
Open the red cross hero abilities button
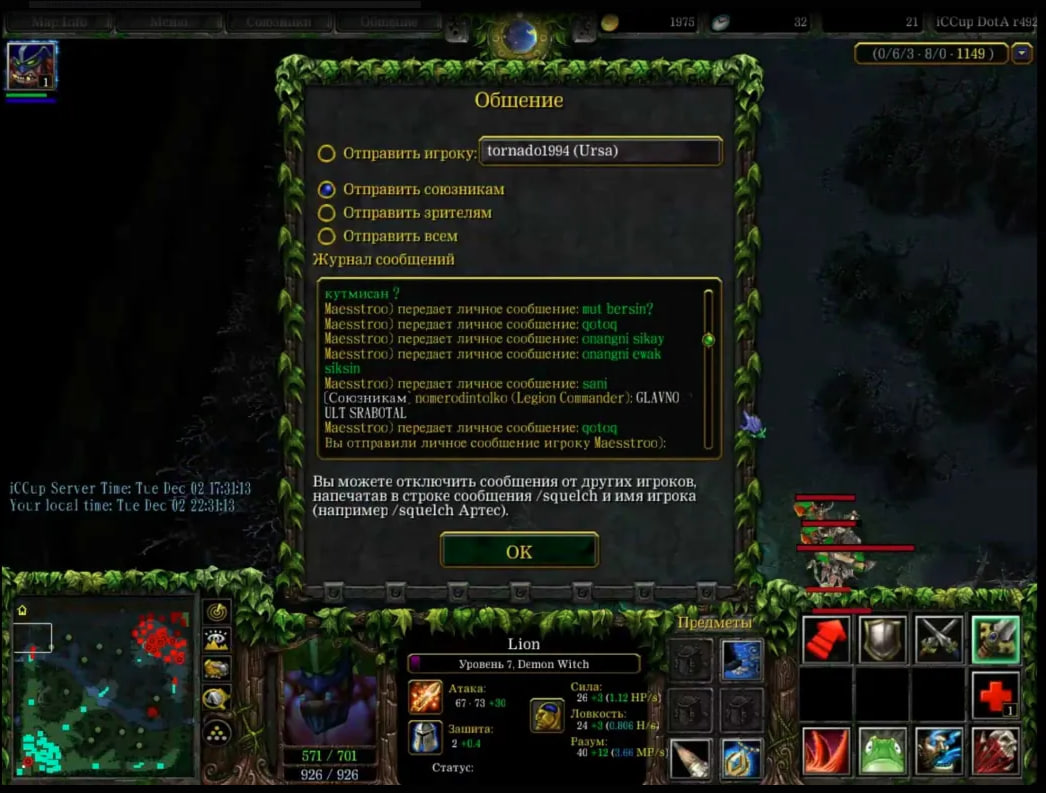tap(995, 696)
